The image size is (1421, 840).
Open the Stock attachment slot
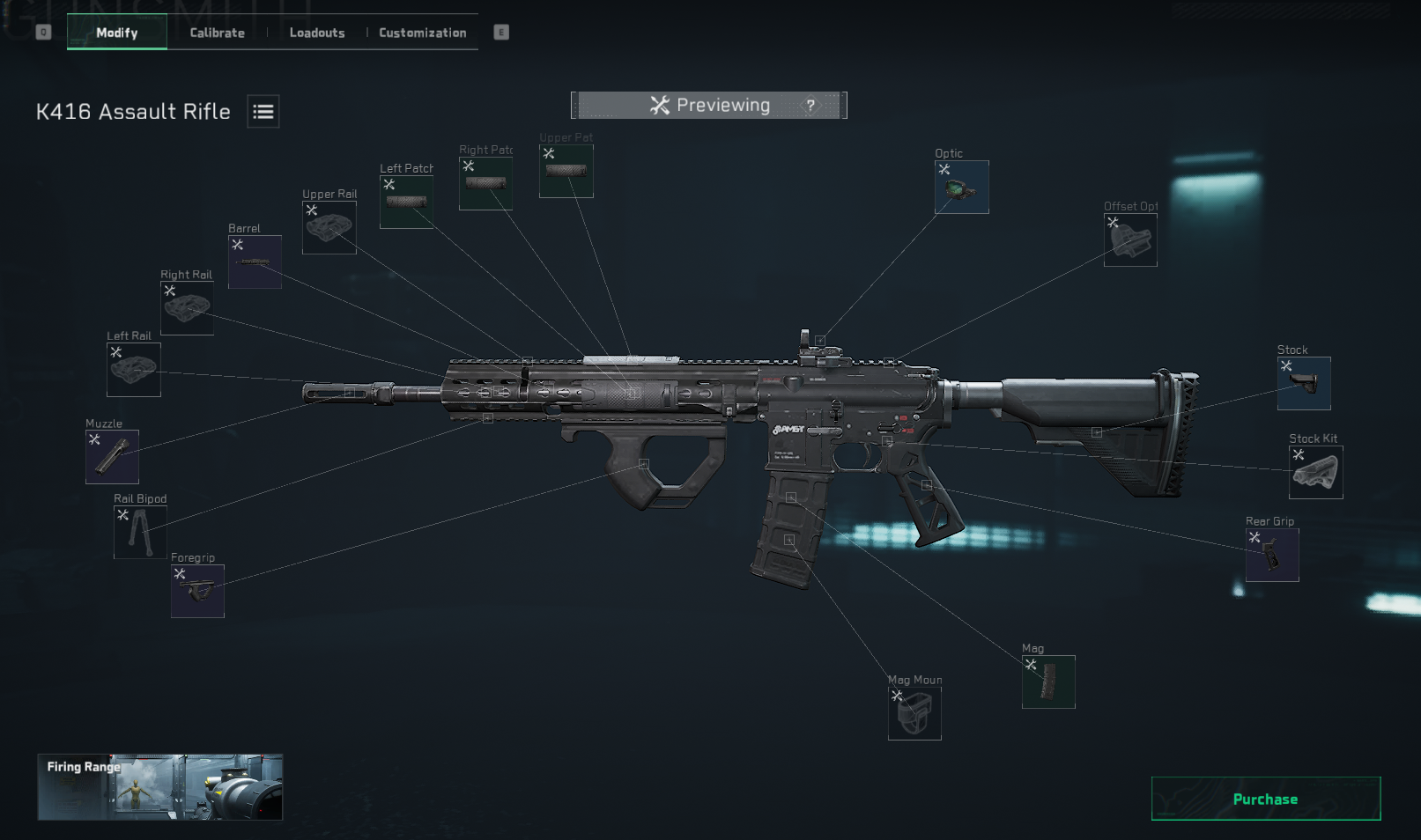[1304, 383]
